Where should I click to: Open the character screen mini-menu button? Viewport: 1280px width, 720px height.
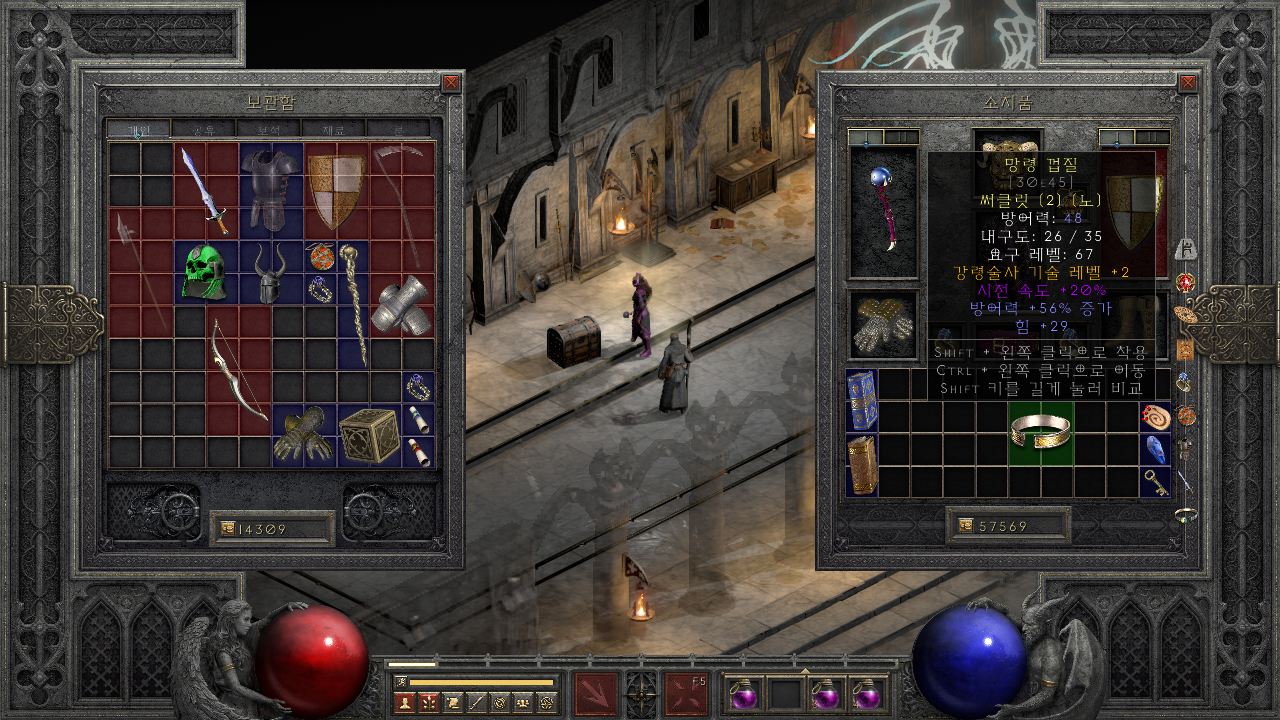[x=404, y=703]
